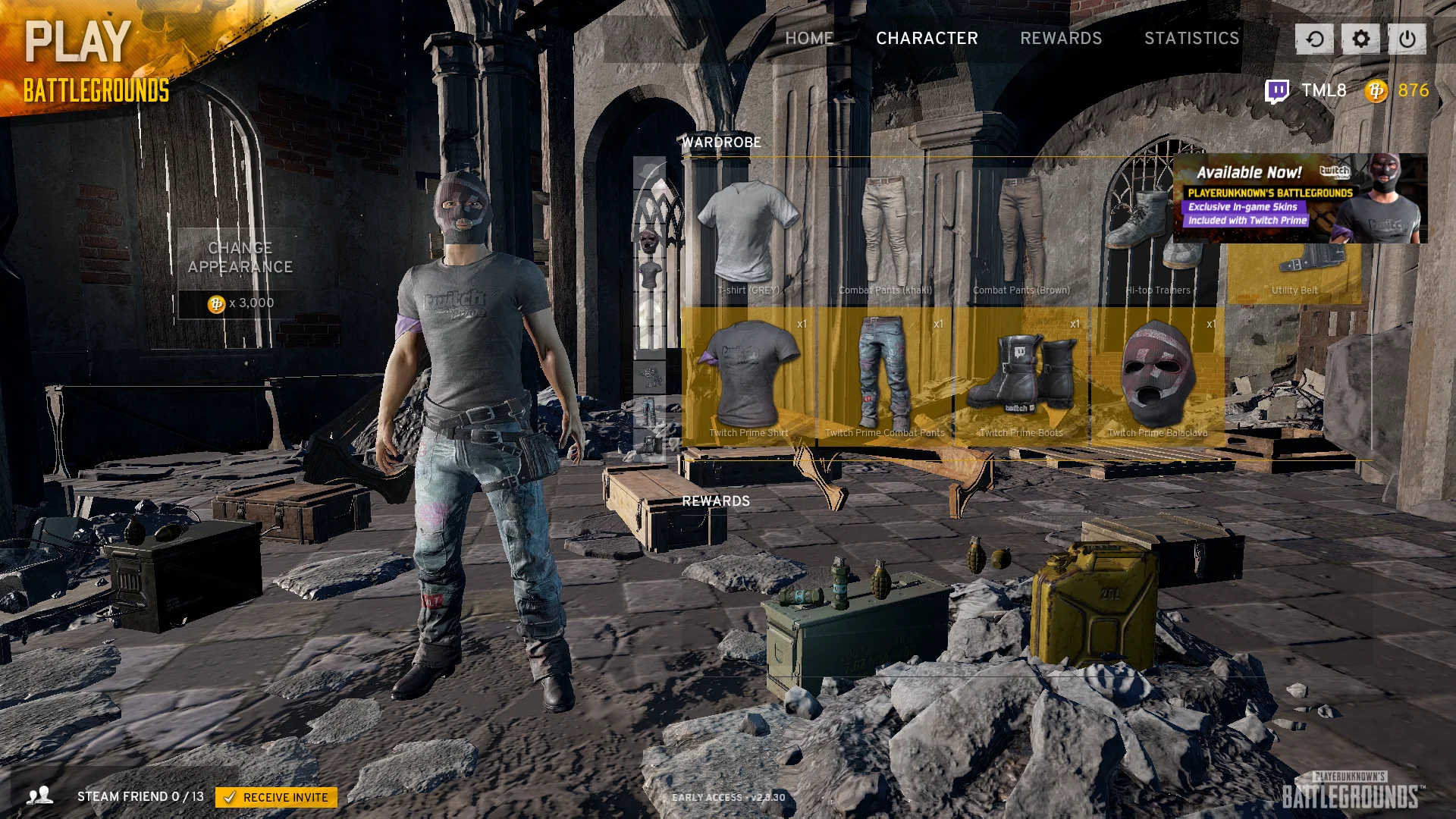1456x819 pixels.
Task: Select the Twitch Prime Shirt
Action: (x=748, y=375)
